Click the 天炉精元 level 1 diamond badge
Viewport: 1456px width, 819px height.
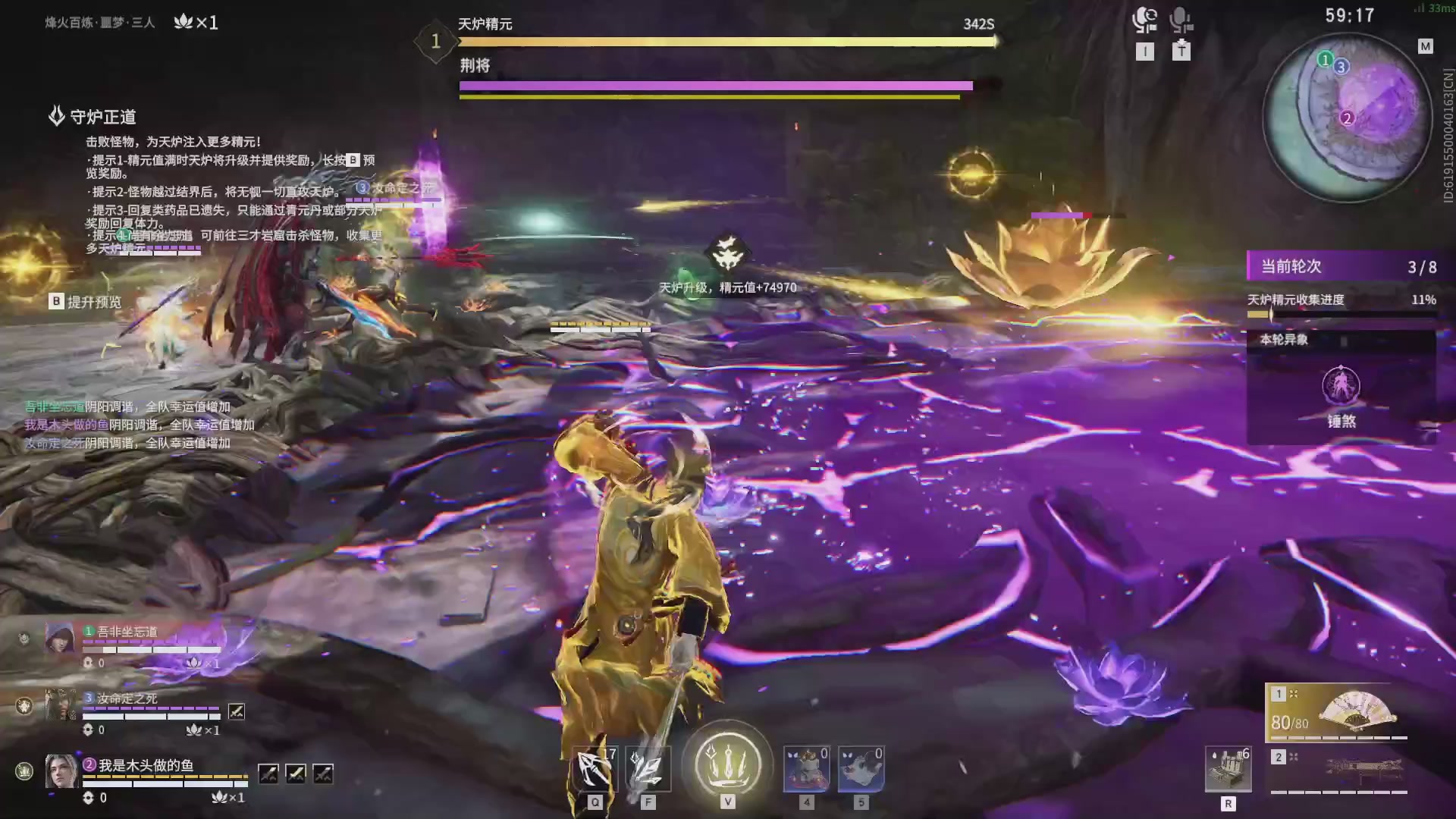click(435, 42)
